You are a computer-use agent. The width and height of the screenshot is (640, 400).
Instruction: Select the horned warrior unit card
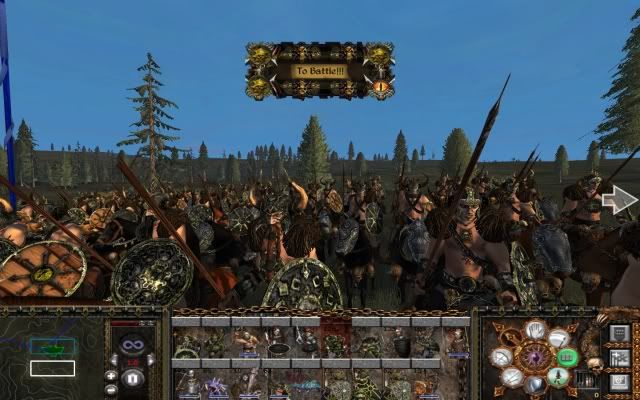pyautogui.click(x=248, y=342)
